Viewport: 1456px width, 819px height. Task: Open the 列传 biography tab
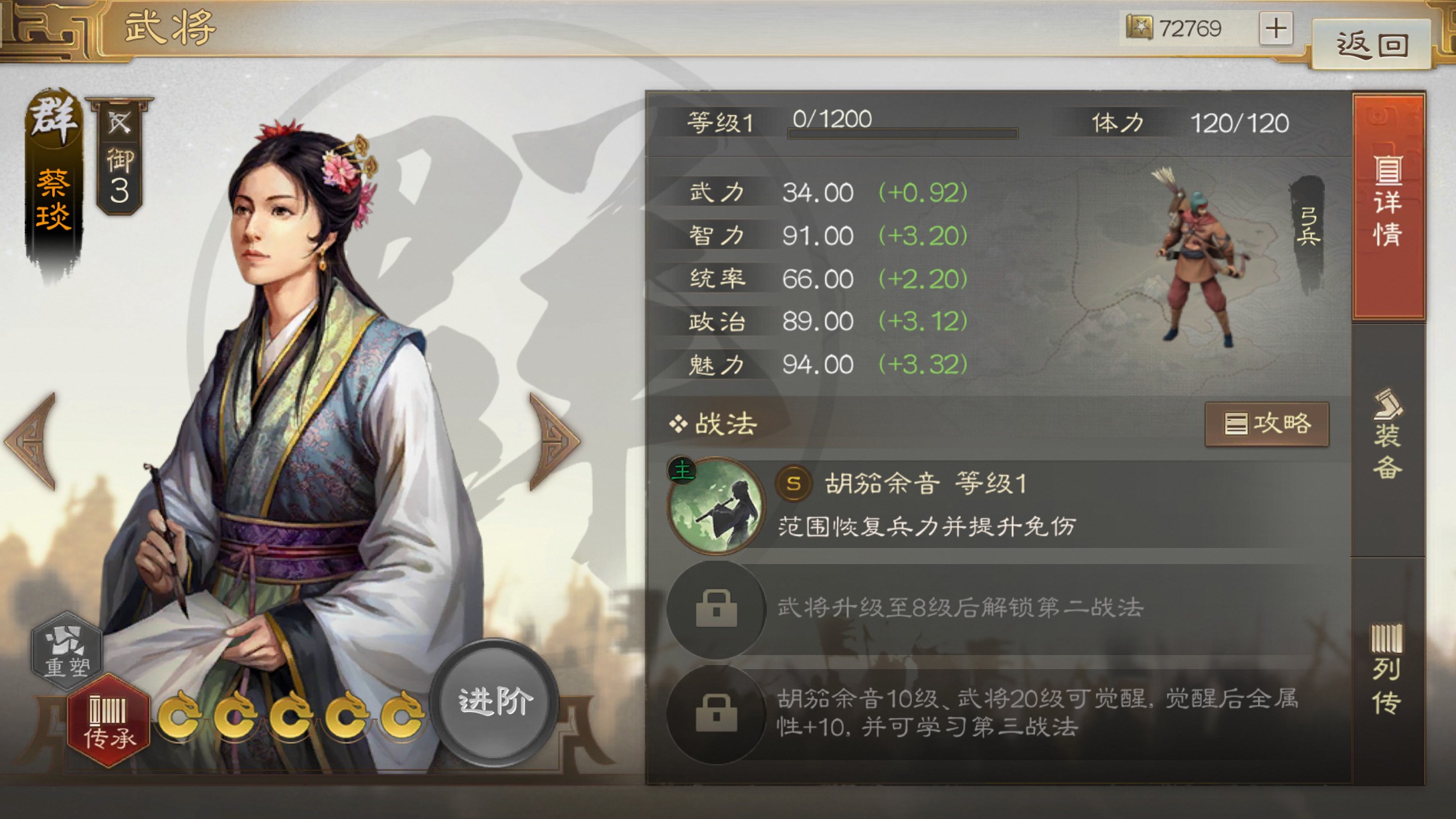[1386, 669]
